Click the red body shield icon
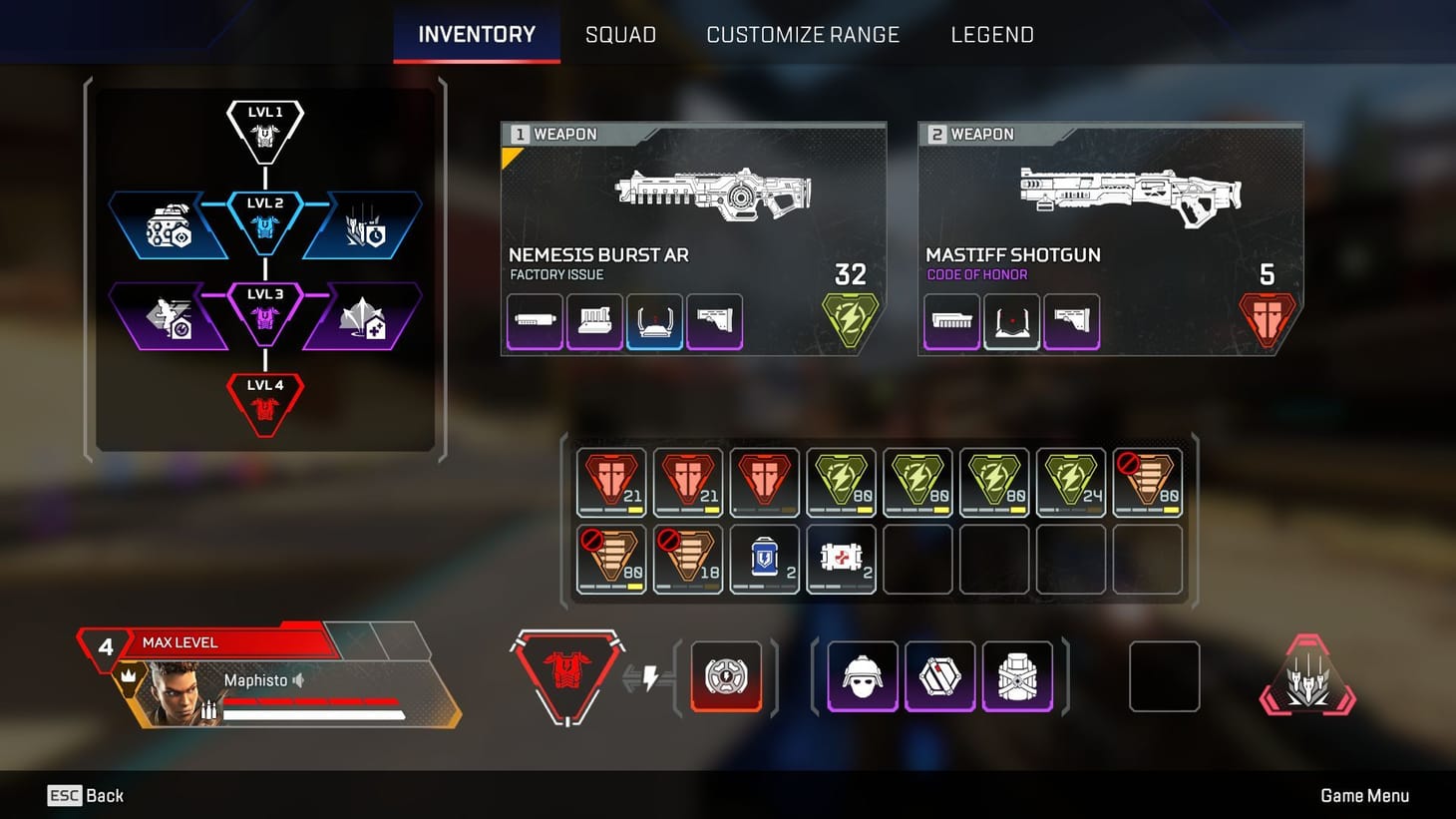The width and height of the screenshot is (1456, 819). coord(568,676)
